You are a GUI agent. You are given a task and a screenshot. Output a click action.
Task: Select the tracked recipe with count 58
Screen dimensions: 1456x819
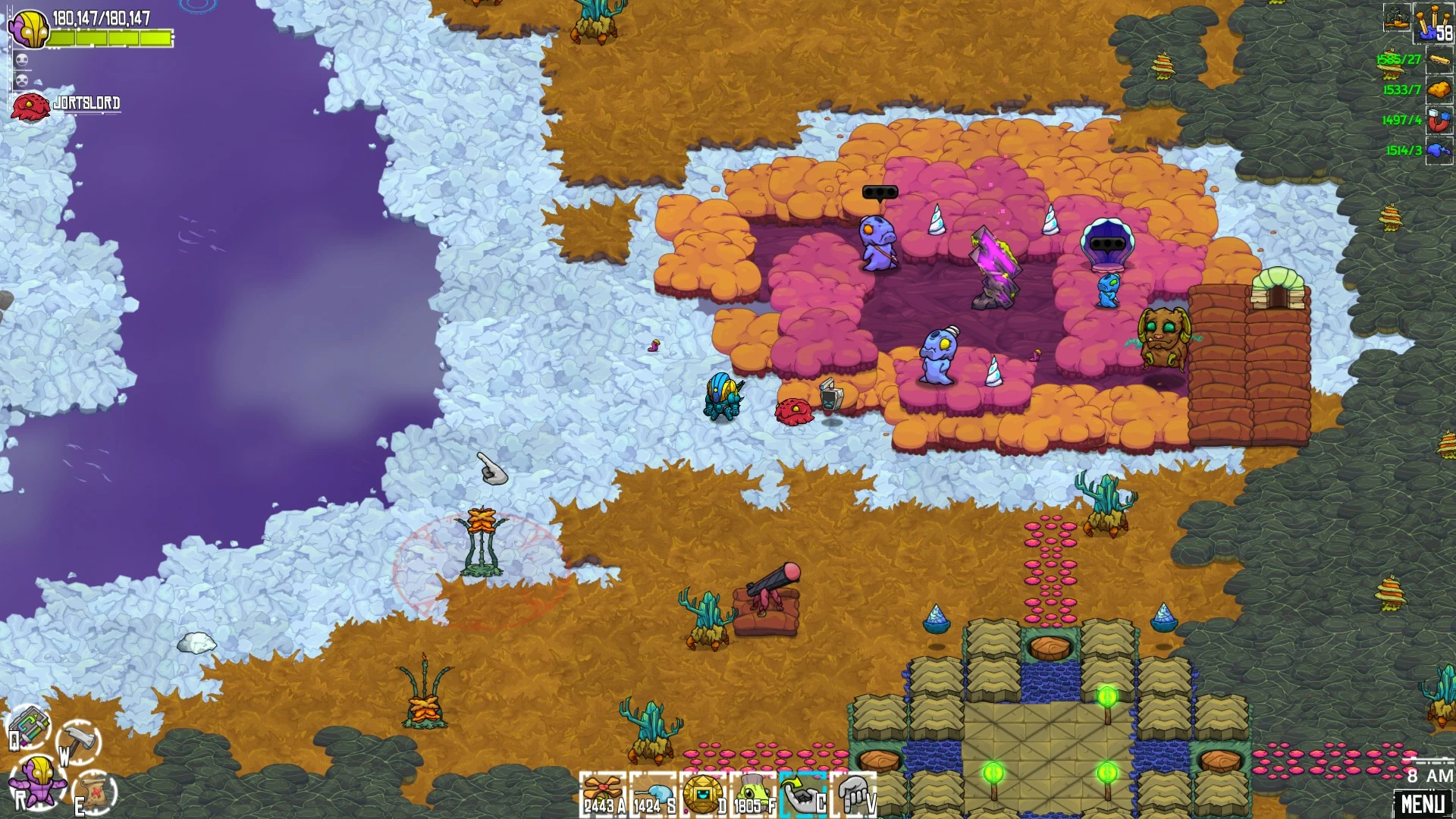tap(1435, 23)
